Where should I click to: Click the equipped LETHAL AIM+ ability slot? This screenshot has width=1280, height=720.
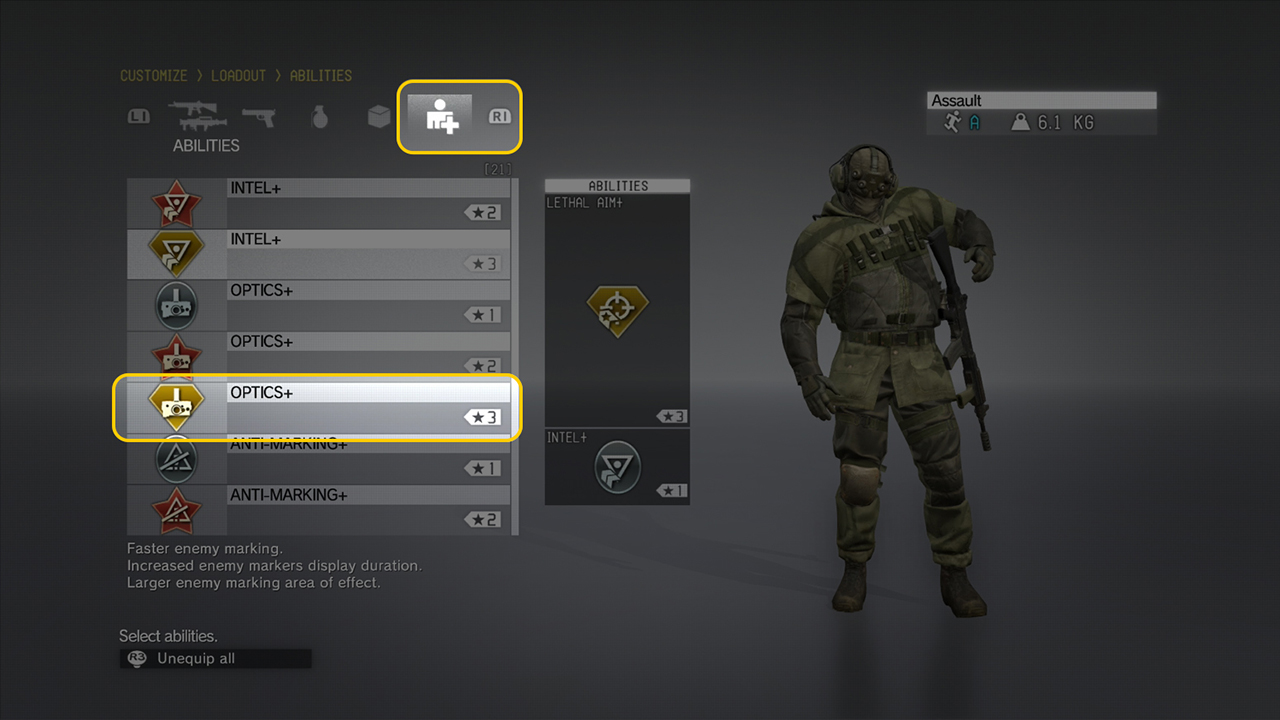pos(617,310)
